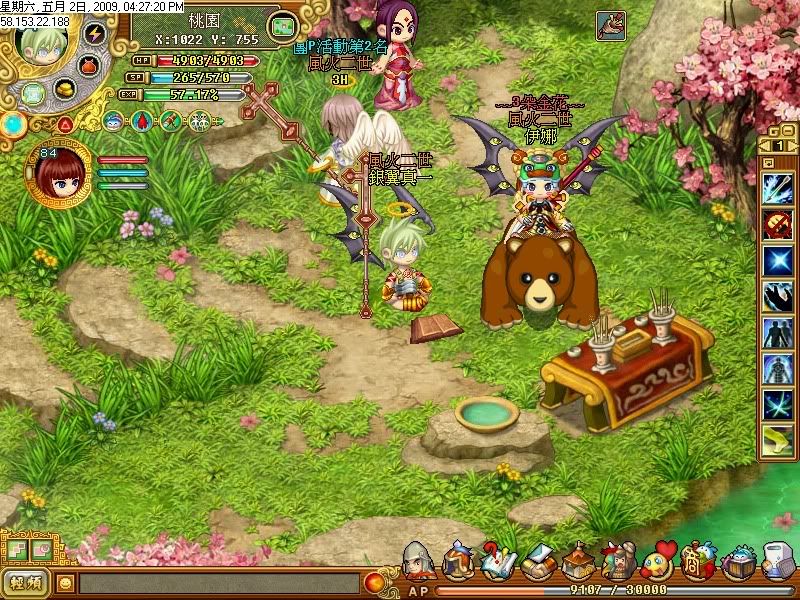Click the 頻道 channel button
The width and height of the screenshot is (800, 600).
27,582
